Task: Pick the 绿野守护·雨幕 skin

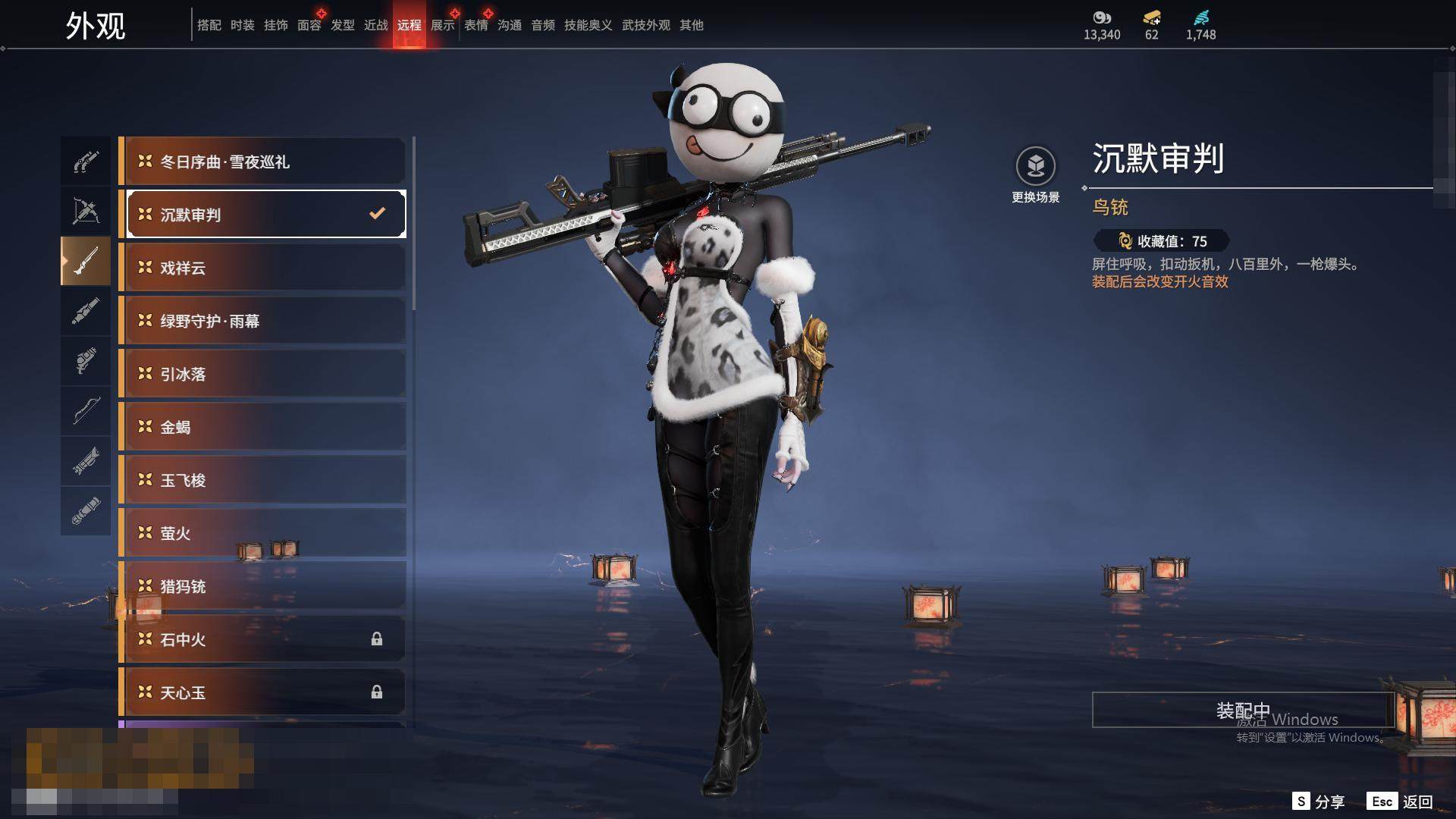Action: click(x=265, y=321)
